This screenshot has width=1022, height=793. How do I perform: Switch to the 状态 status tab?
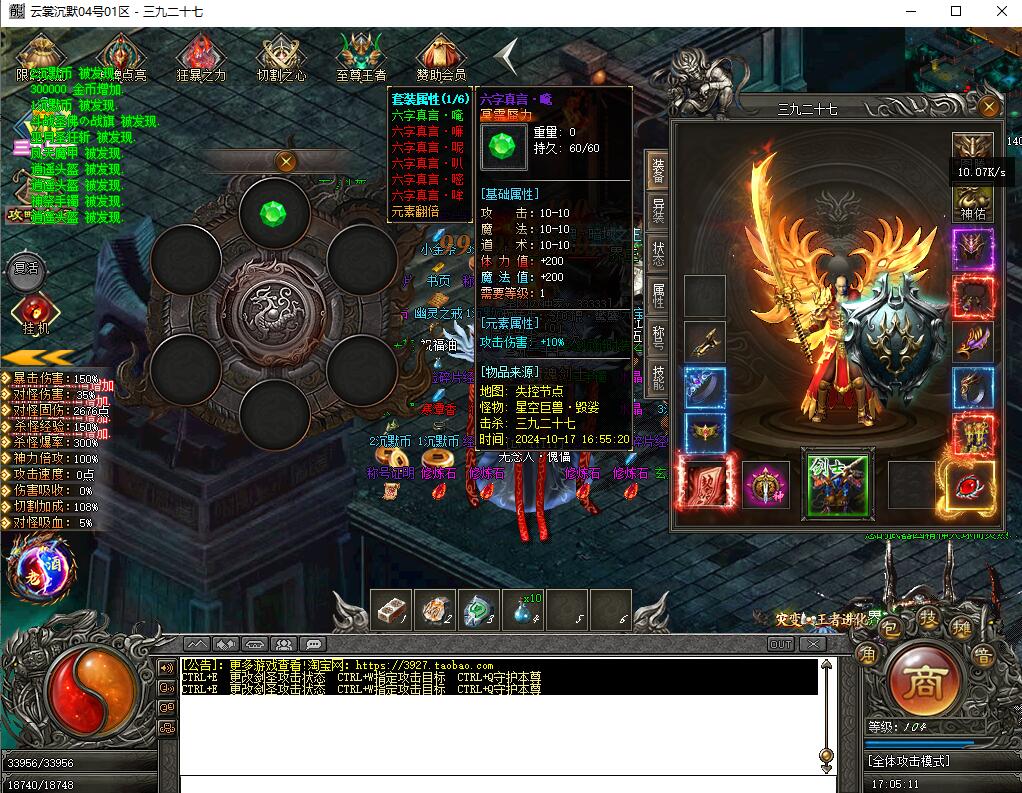click(x=658, y=253)
